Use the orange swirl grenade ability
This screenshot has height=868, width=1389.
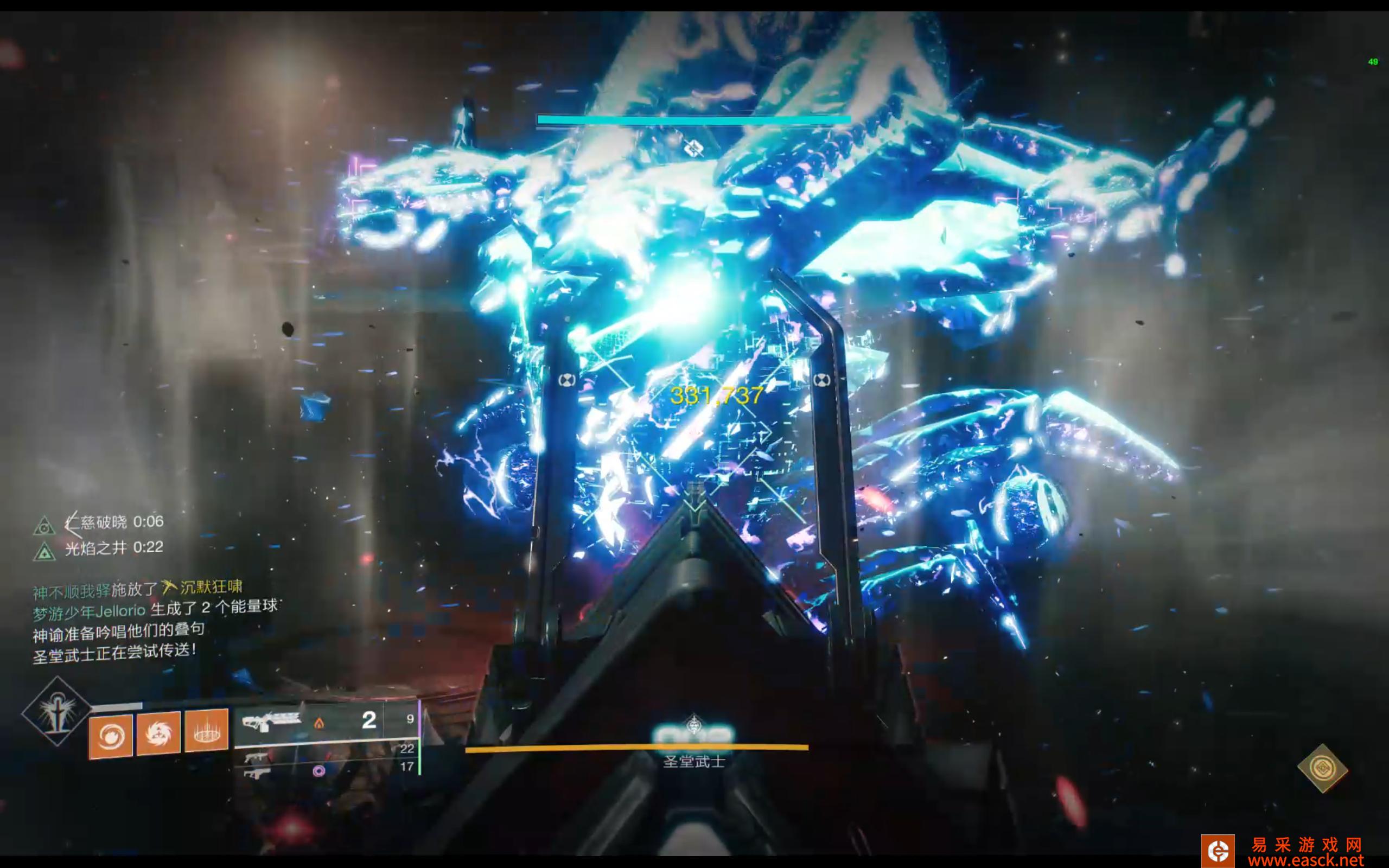pos(110,736)
